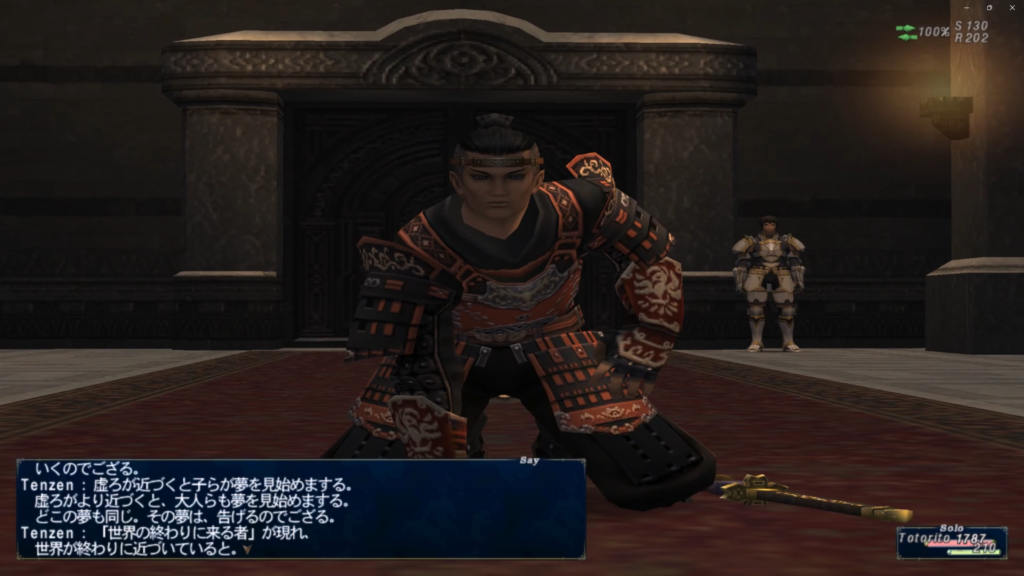1024x576 pixels.
Task: Click the Tenzen dialogue chat box
Action: (x=300, y=508)
